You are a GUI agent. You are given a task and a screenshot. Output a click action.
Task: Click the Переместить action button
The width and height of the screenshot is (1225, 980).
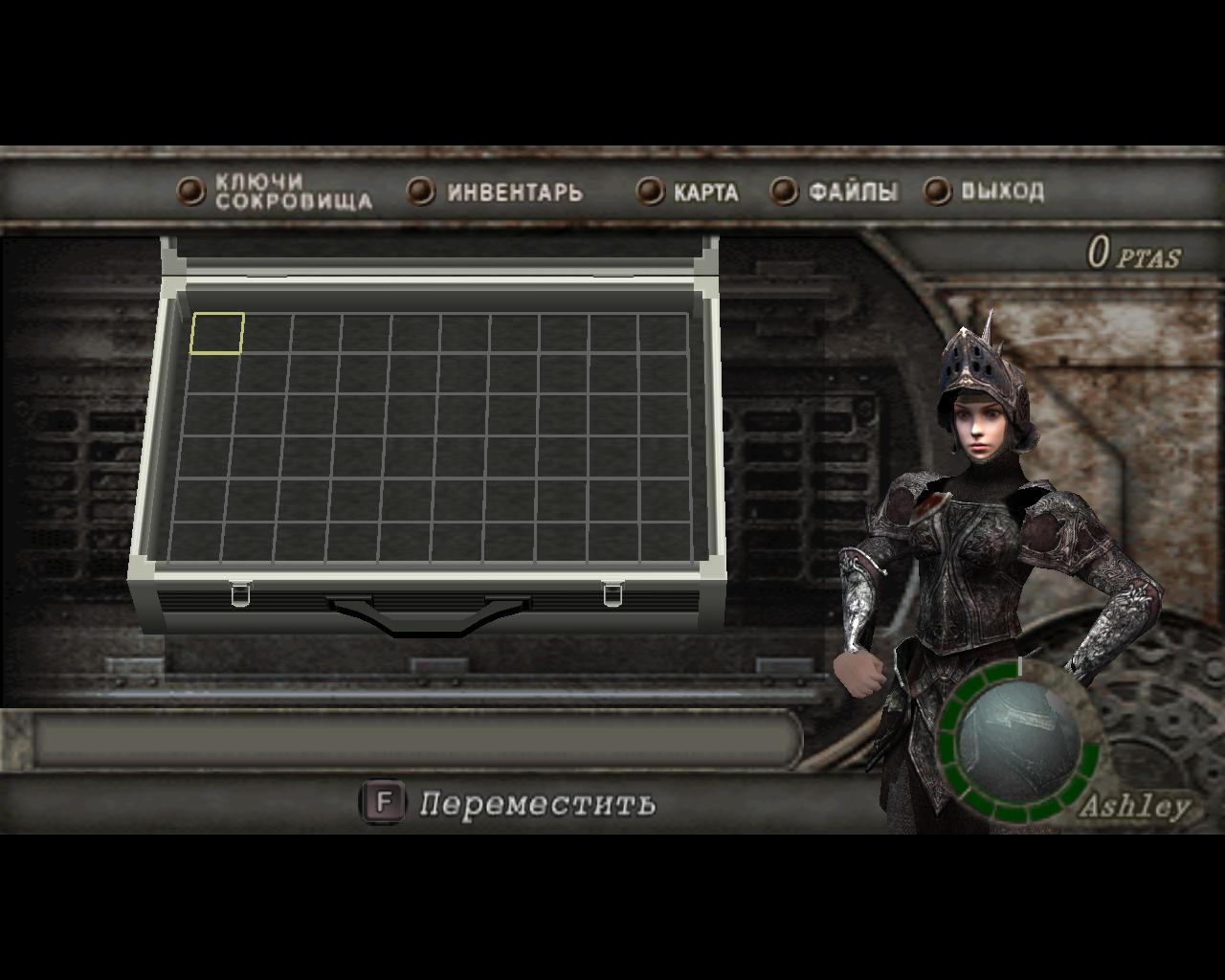coord(538,804)
